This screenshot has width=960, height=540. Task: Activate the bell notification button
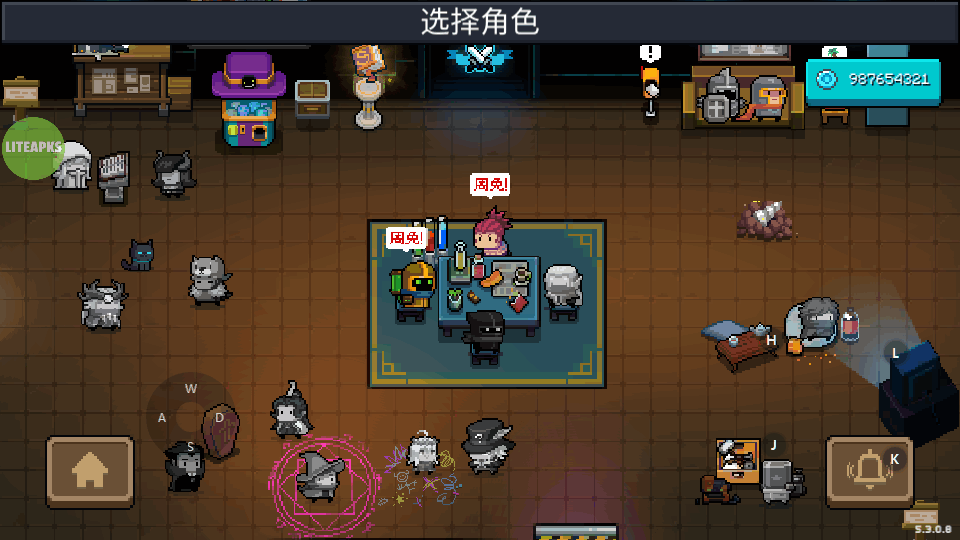(x=868, y=470)
